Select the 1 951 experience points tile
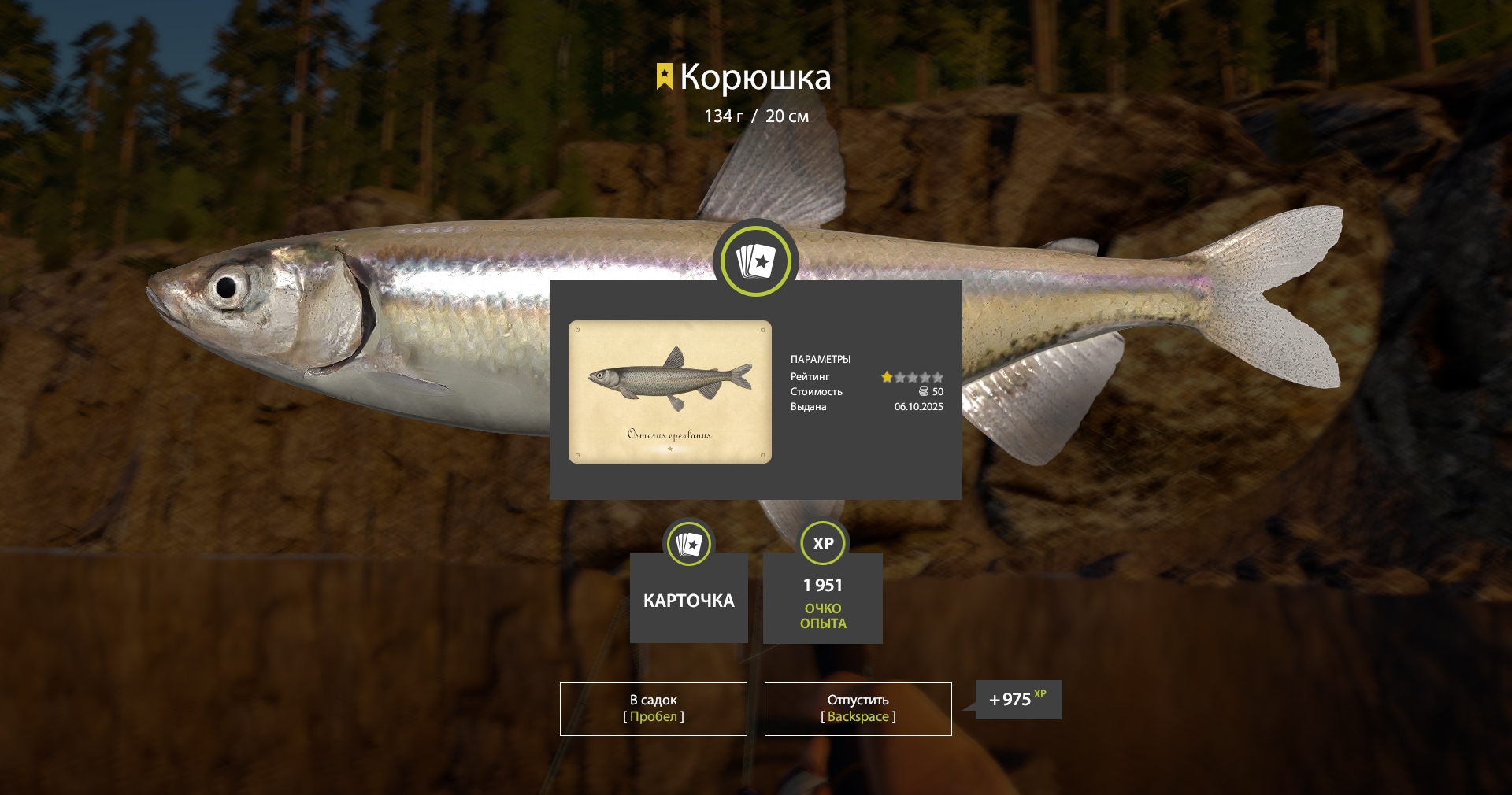This screenshot has height=795, width=1512. tap(822, 598)
